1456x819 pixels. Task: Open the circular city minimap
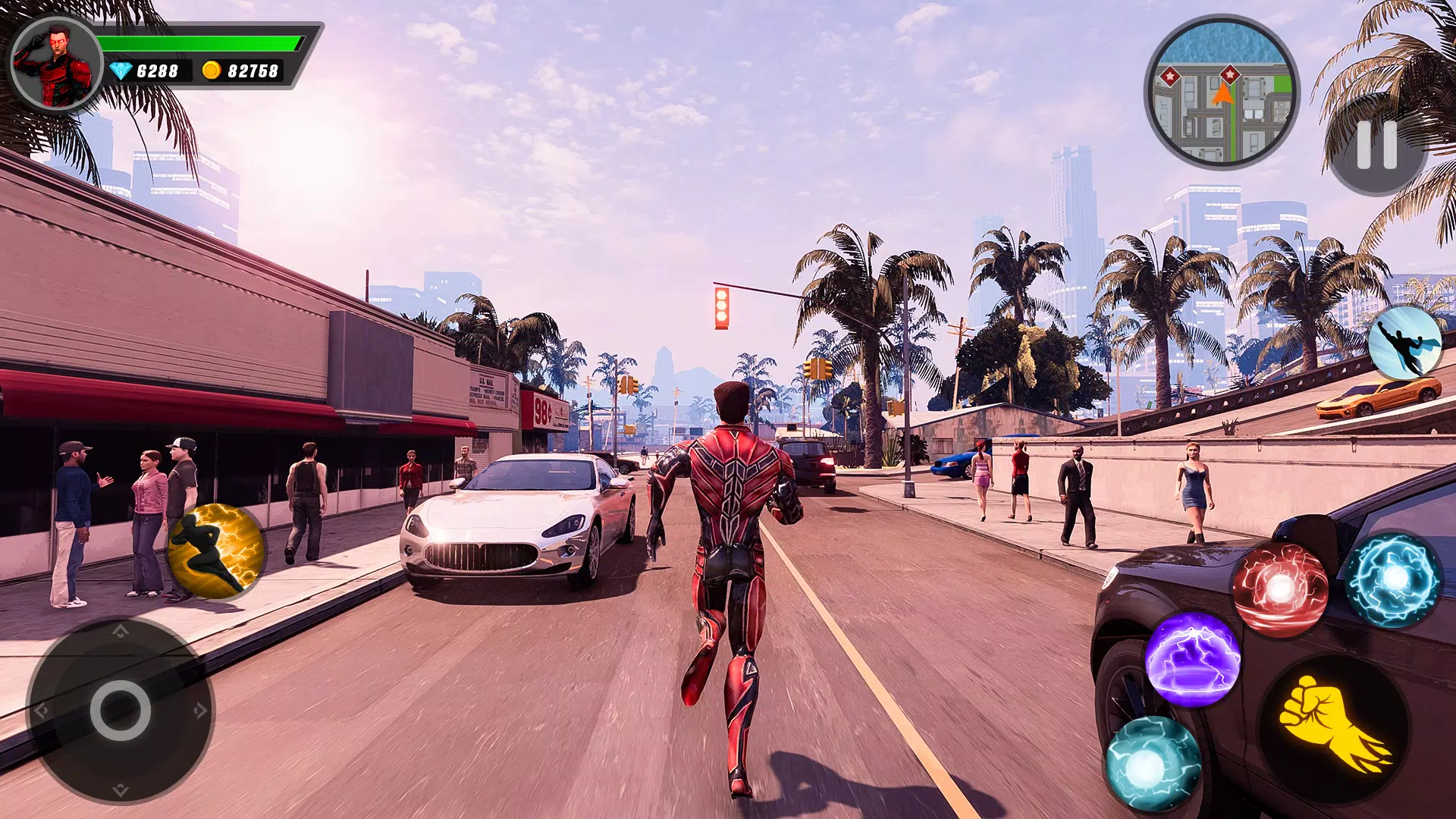click(1222, 93)
